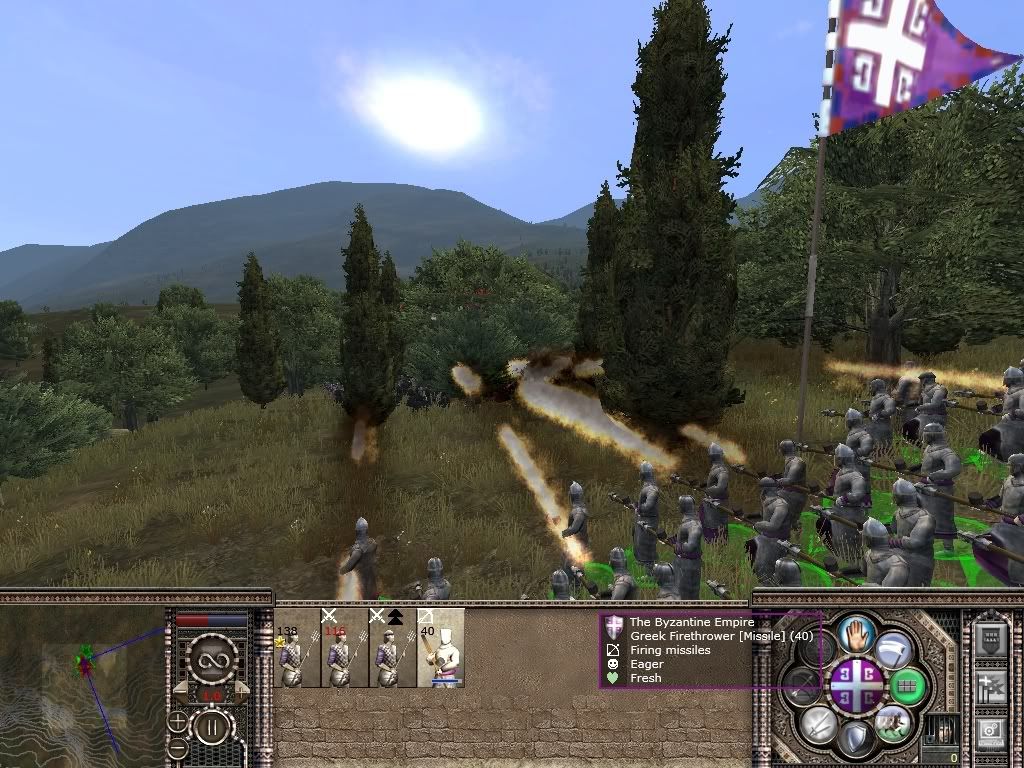Toggle run mode with the horseman icon
Screen dimensions: 1024x768
pyautogui.click(x=892, y=722)
